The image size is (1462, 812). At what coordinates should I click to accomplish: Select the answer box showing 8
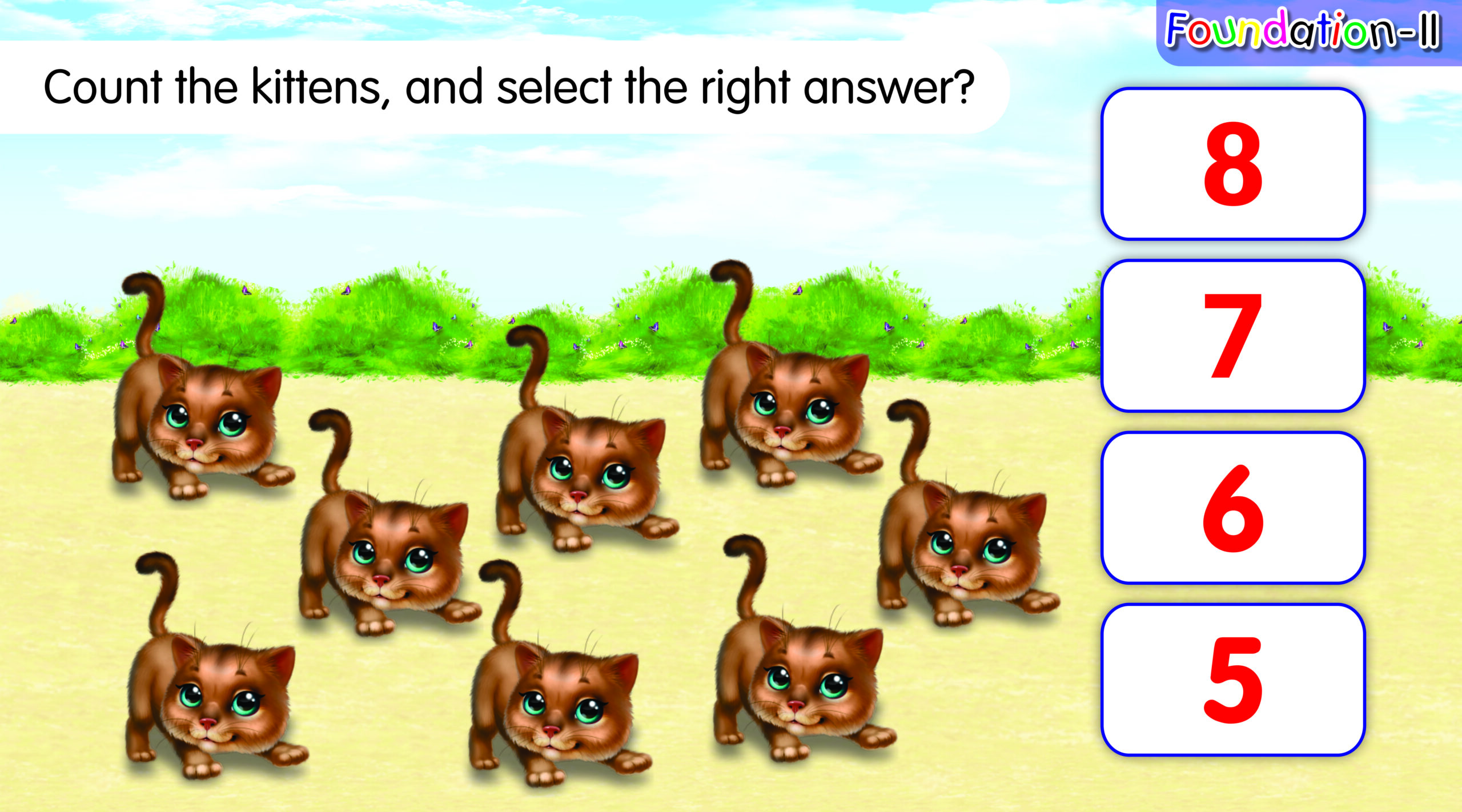pyautogui.click(x=1232, y=164)
